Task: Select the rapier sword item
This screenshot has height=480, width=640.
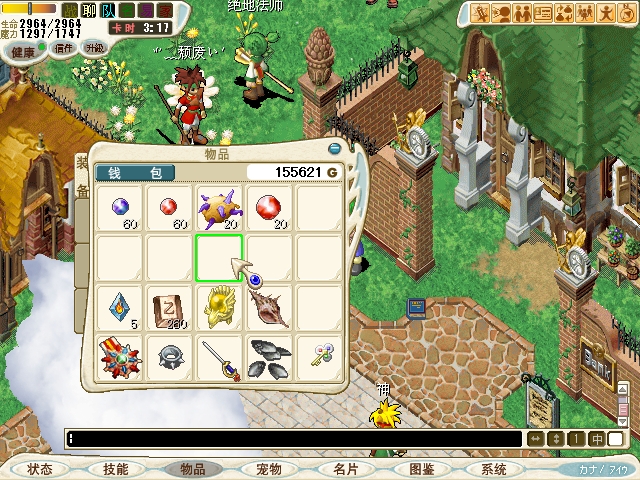Action: pyautogui.click(x=219, y=357)
